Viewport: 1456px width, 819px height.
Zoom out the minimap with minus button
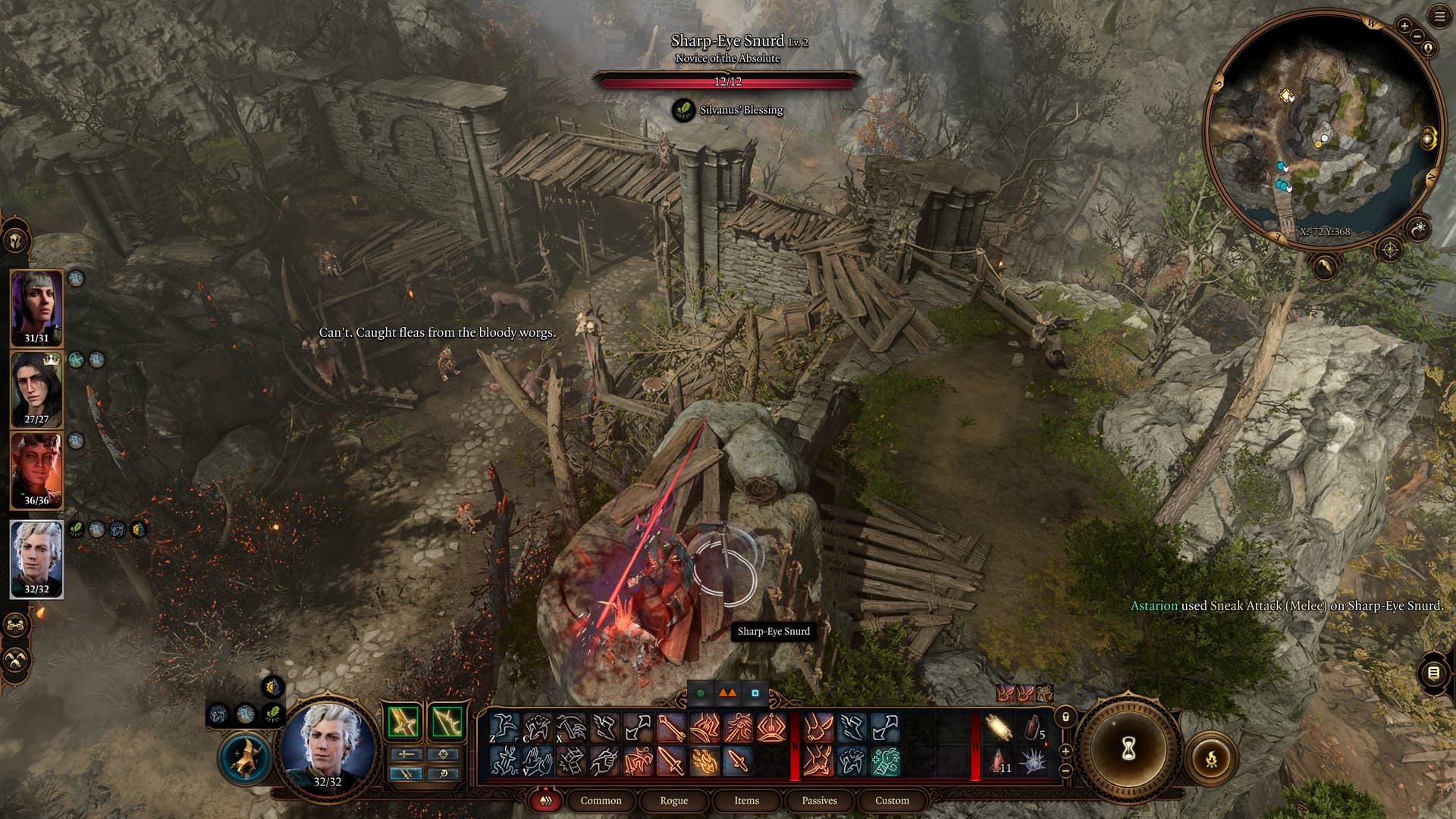point(1417,36)
